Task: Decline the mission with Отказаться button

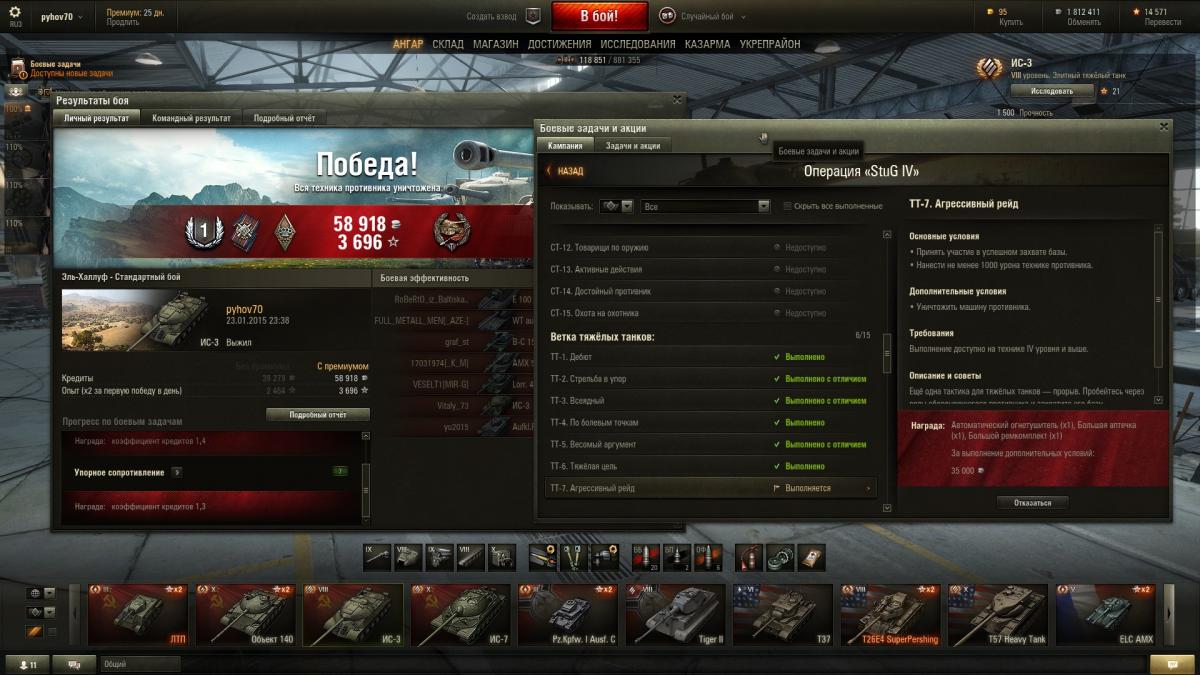Action: coord(1032,503)
